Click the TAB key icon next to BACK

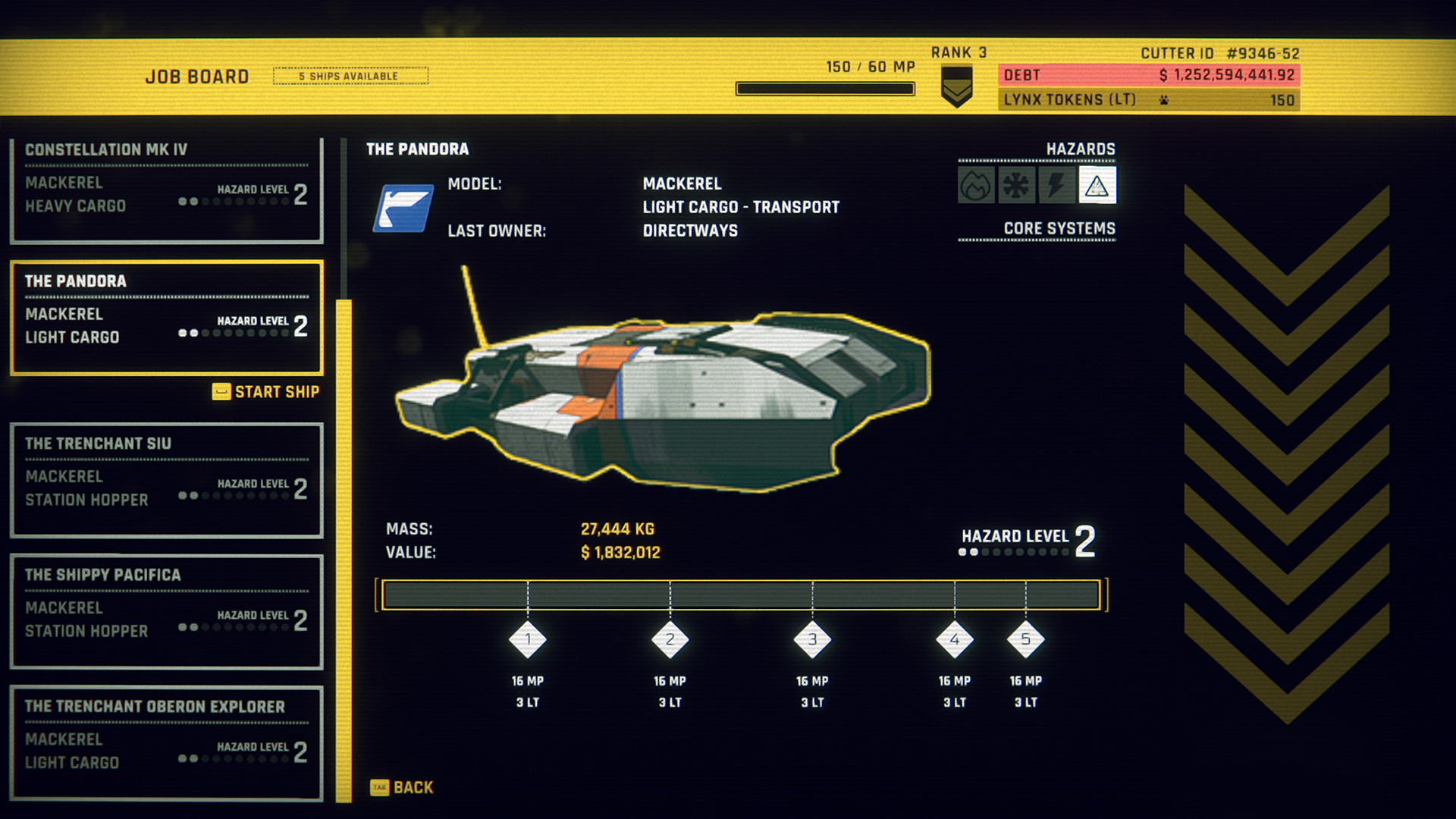pyautogui.click(x=379, y=787)
